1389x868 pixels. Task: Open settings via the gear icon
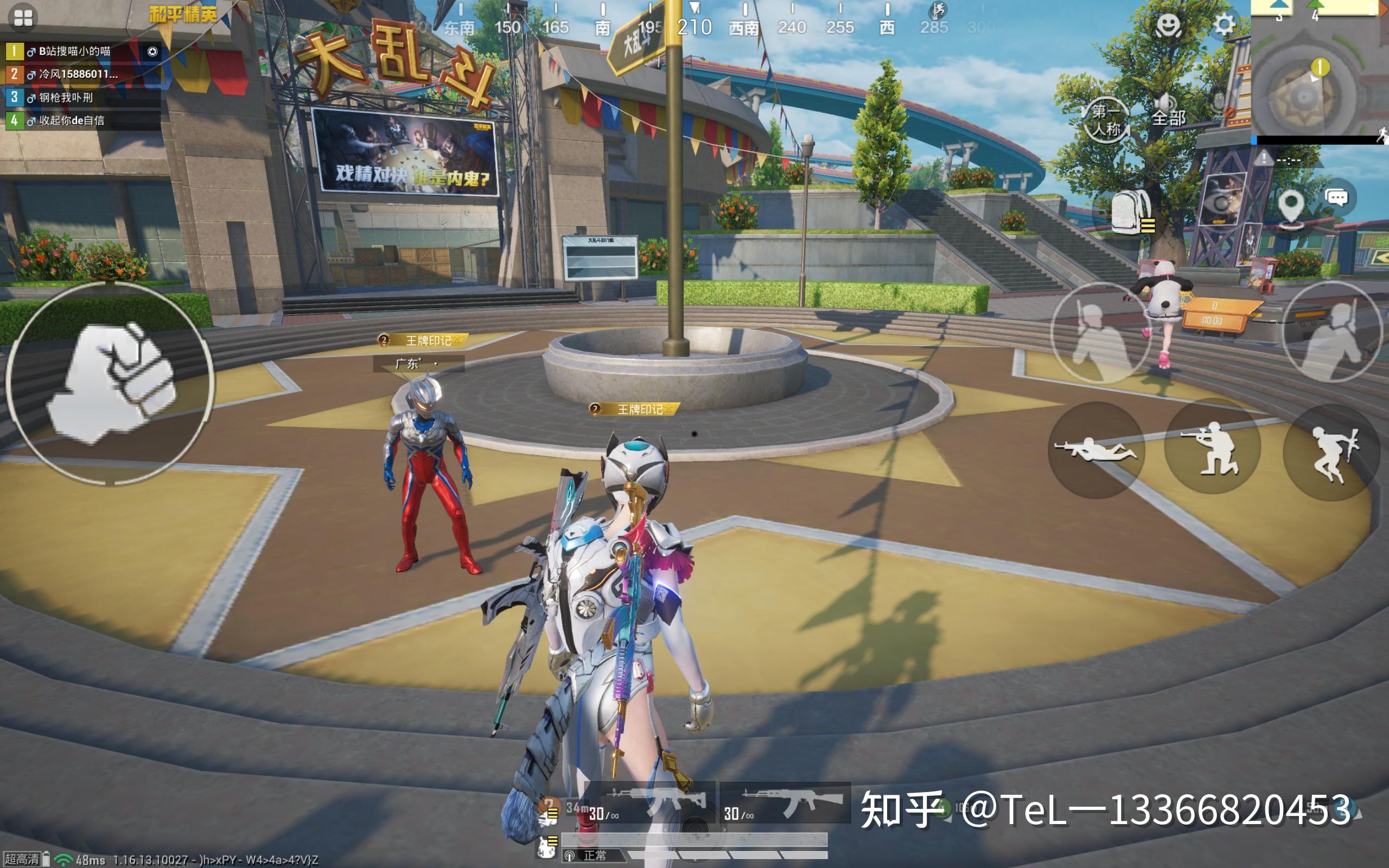(x=1222, y=25)
